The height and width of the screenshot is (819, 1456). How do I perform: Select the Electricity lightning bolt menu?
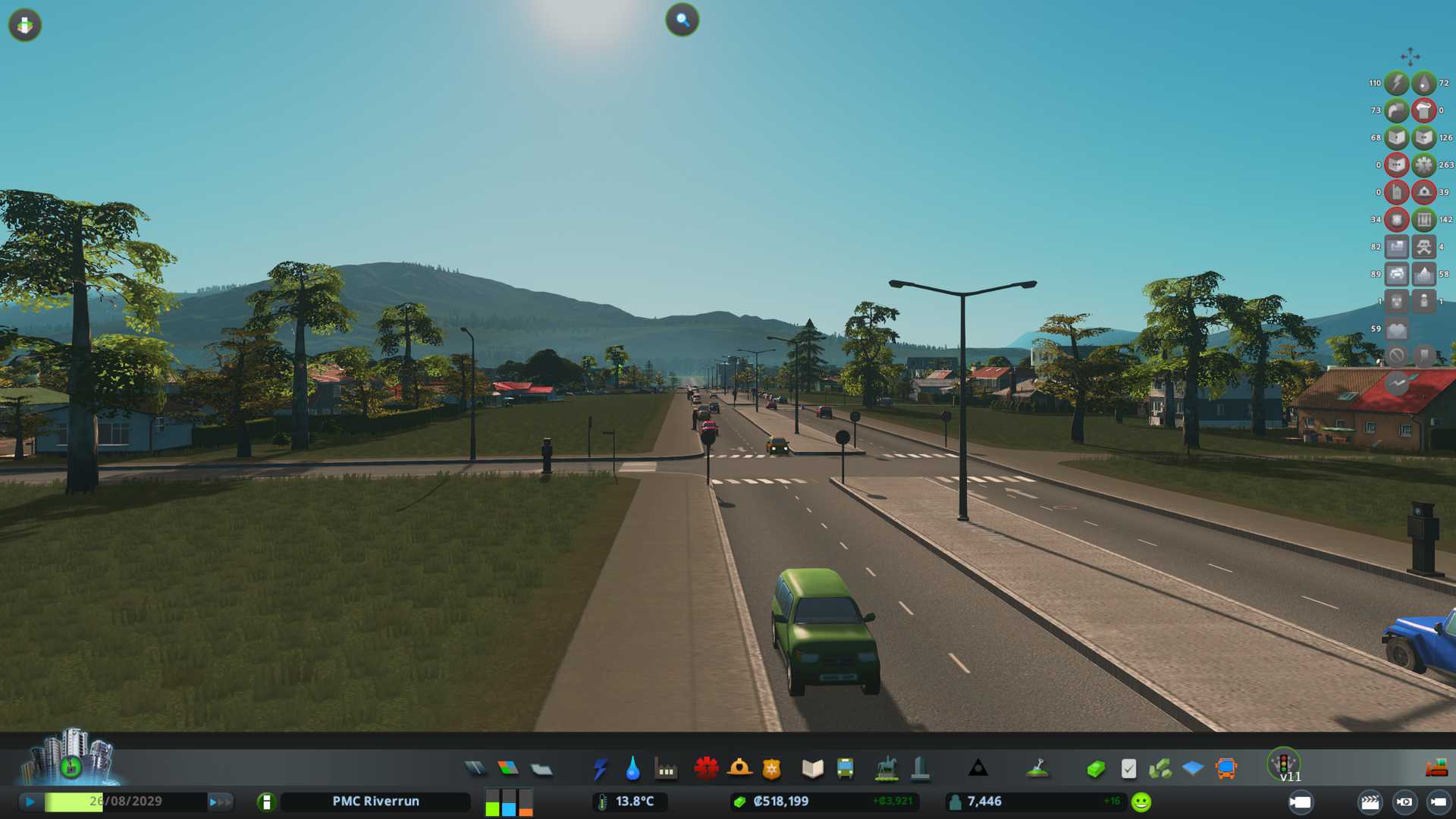click(600, 769)
